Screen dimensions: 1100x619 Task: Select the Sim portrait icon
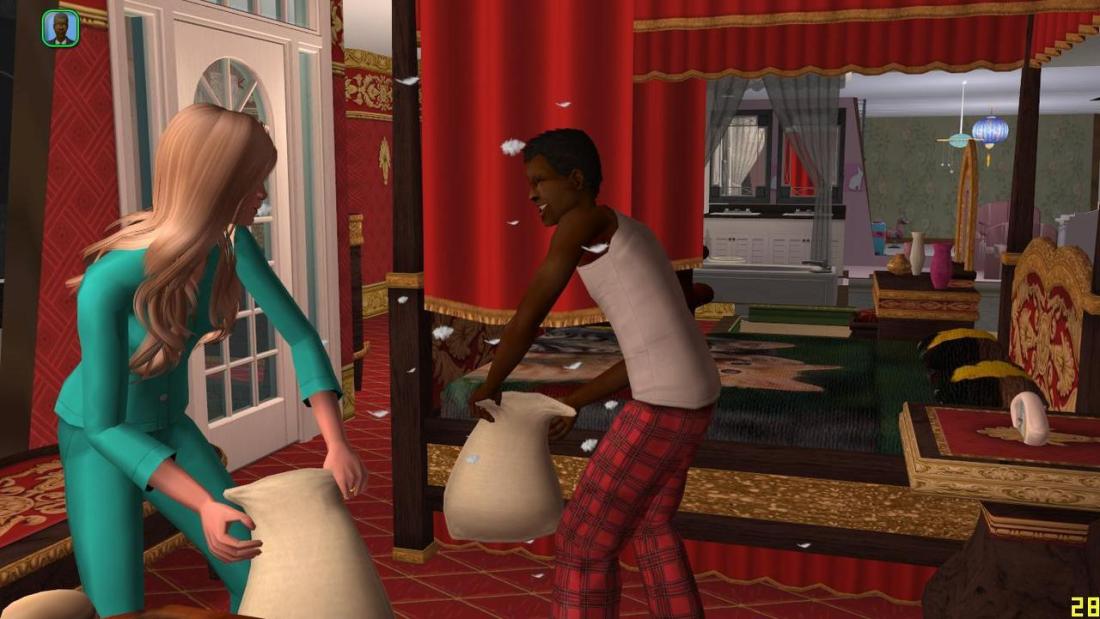[61, 28]
